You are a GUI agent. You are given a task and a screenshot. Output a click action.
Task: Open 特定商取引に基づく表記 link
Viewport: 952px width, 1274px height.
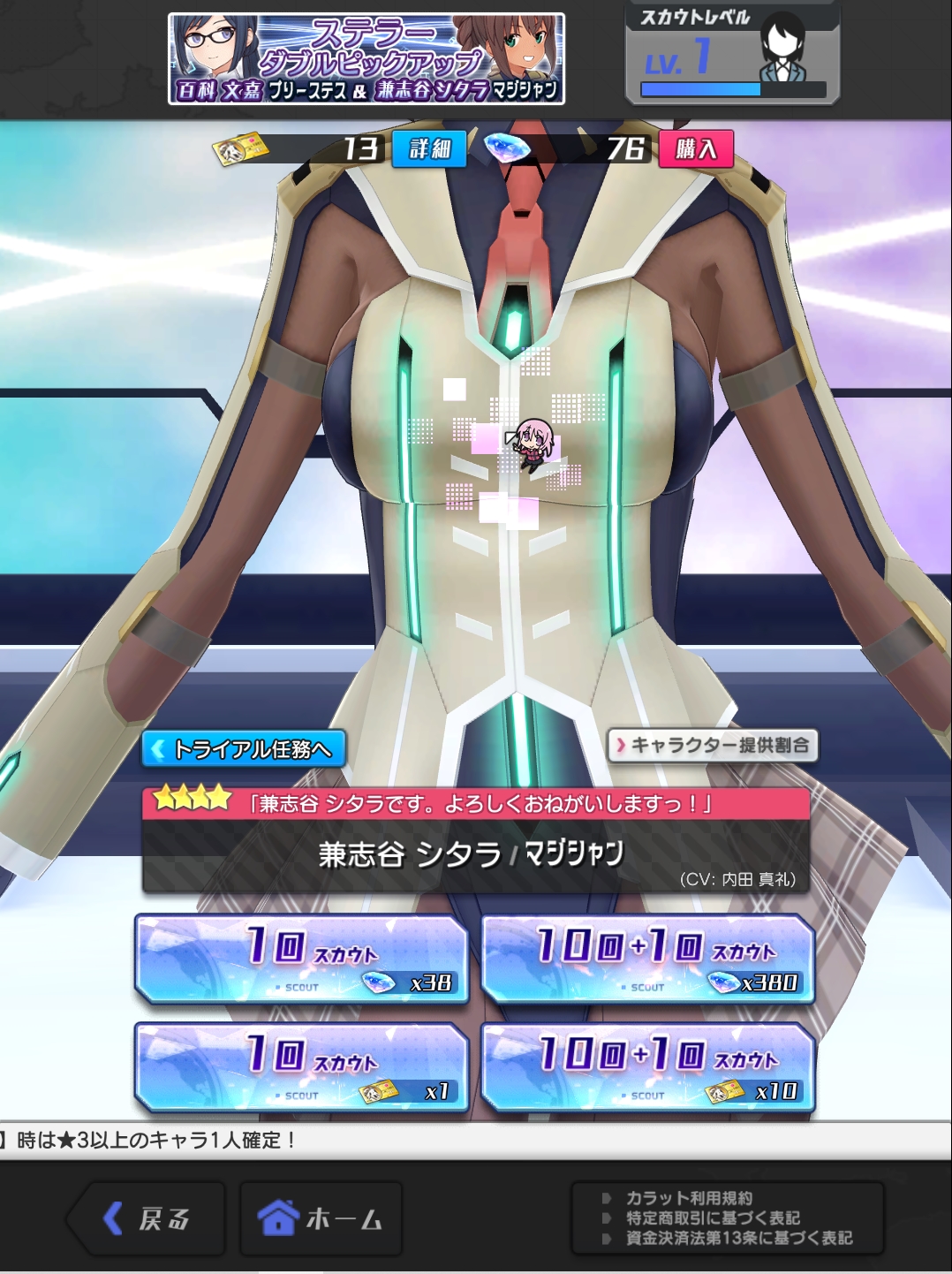tap(713, 1217)
